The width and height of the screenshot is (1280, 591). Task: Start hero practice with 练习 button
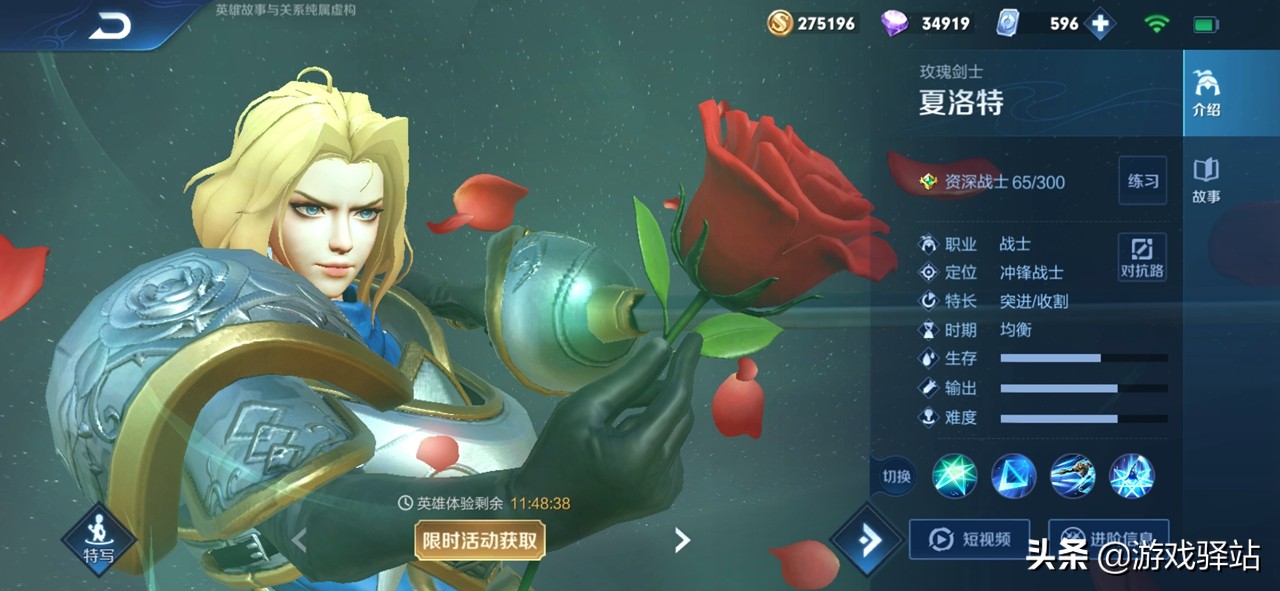[x=1143, y=181]
